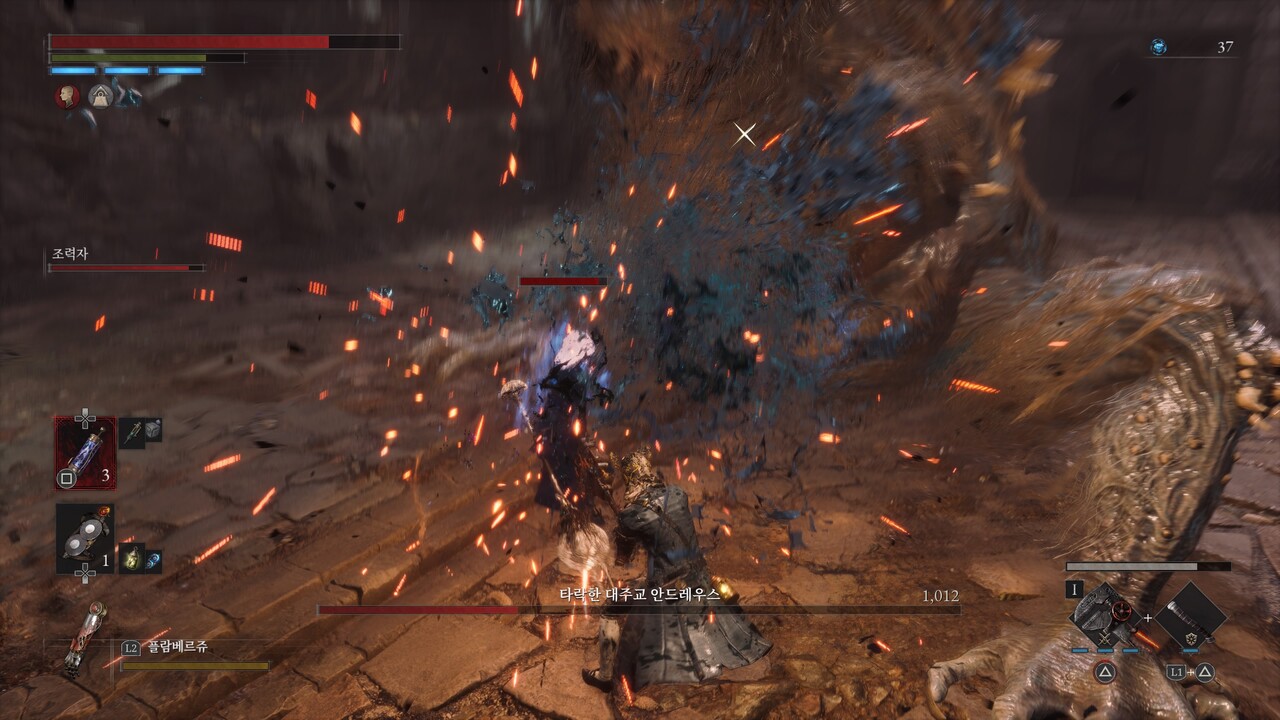The image size is (1280, 720).
Task: Choose the small syringe item beside Pulse Cell
Action: pos(132,431)
